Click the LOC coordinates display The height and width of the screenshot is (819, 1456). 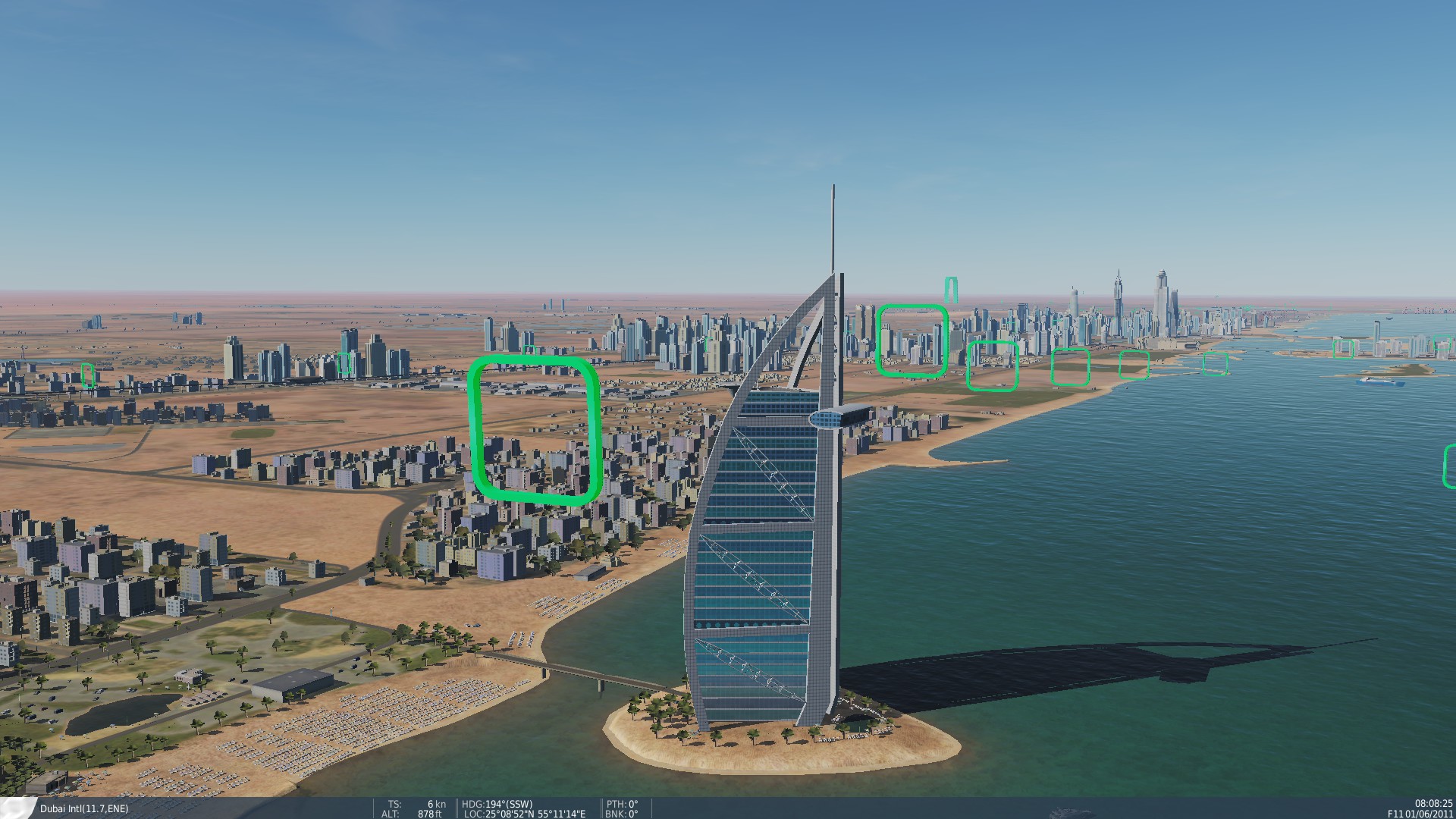click(525, 814)
